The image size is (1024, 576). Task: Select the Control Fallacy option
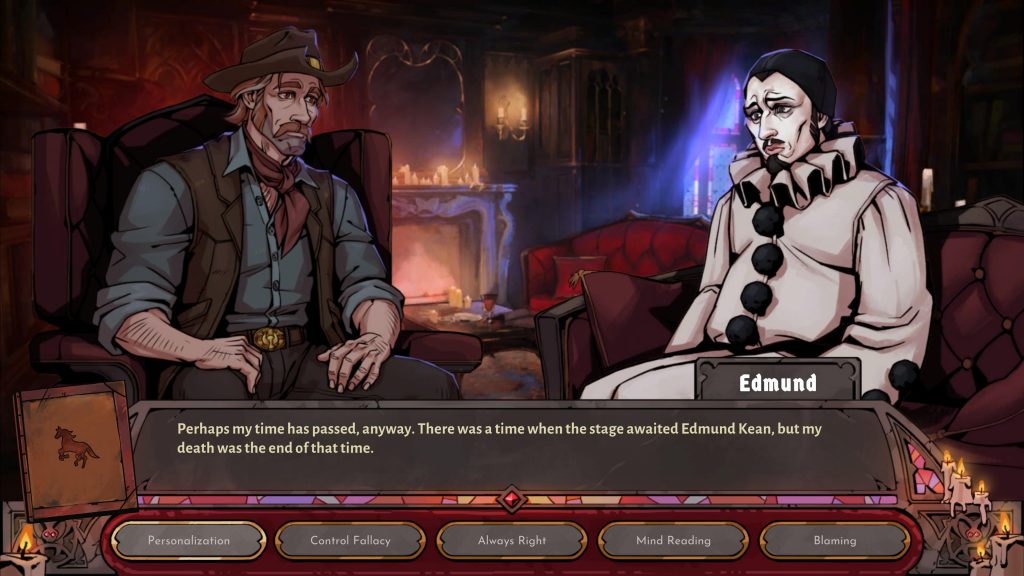click(350, 541)
